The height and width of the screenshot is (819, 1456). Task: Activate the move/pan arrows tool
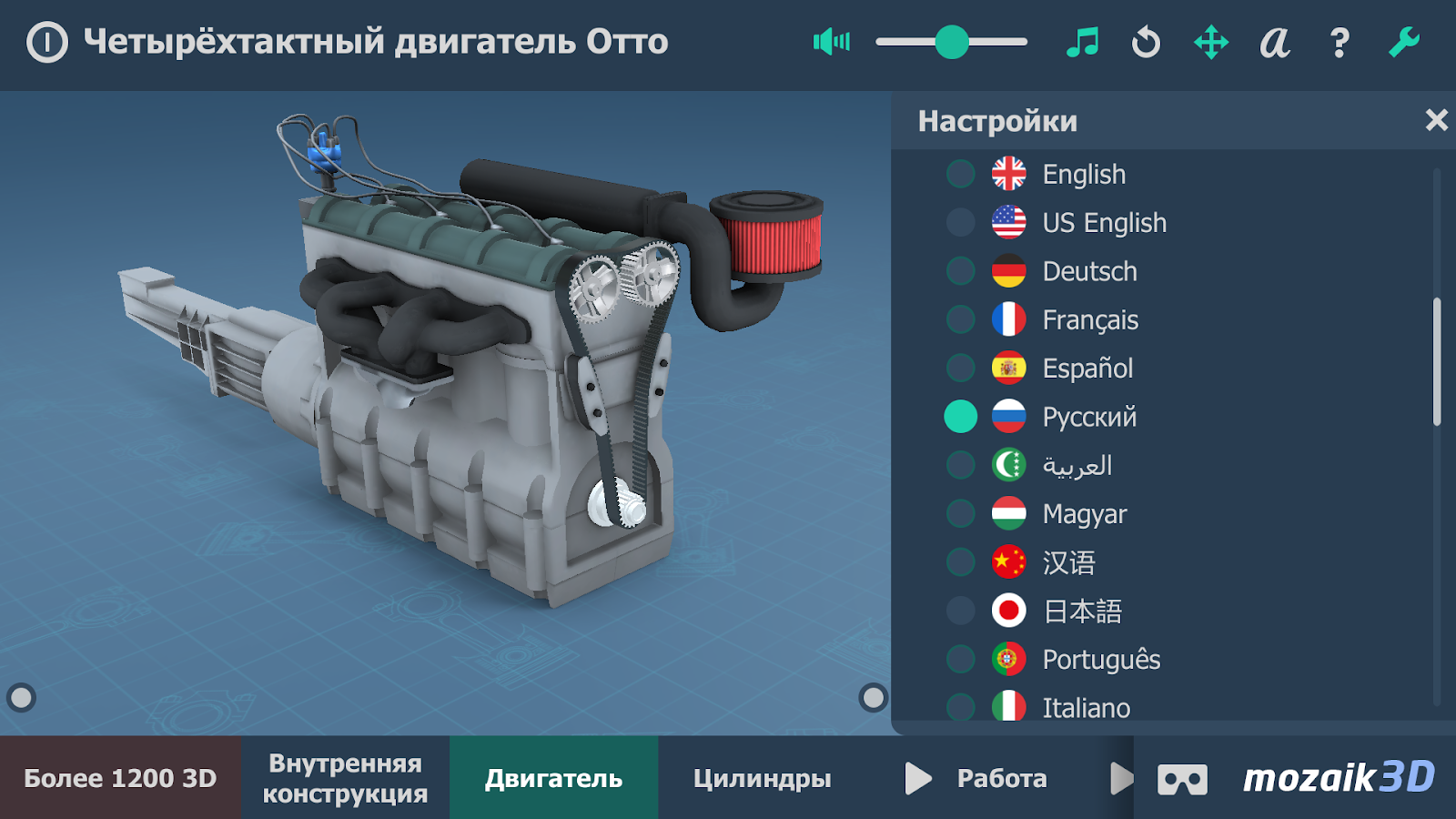tap(1211, 42)
